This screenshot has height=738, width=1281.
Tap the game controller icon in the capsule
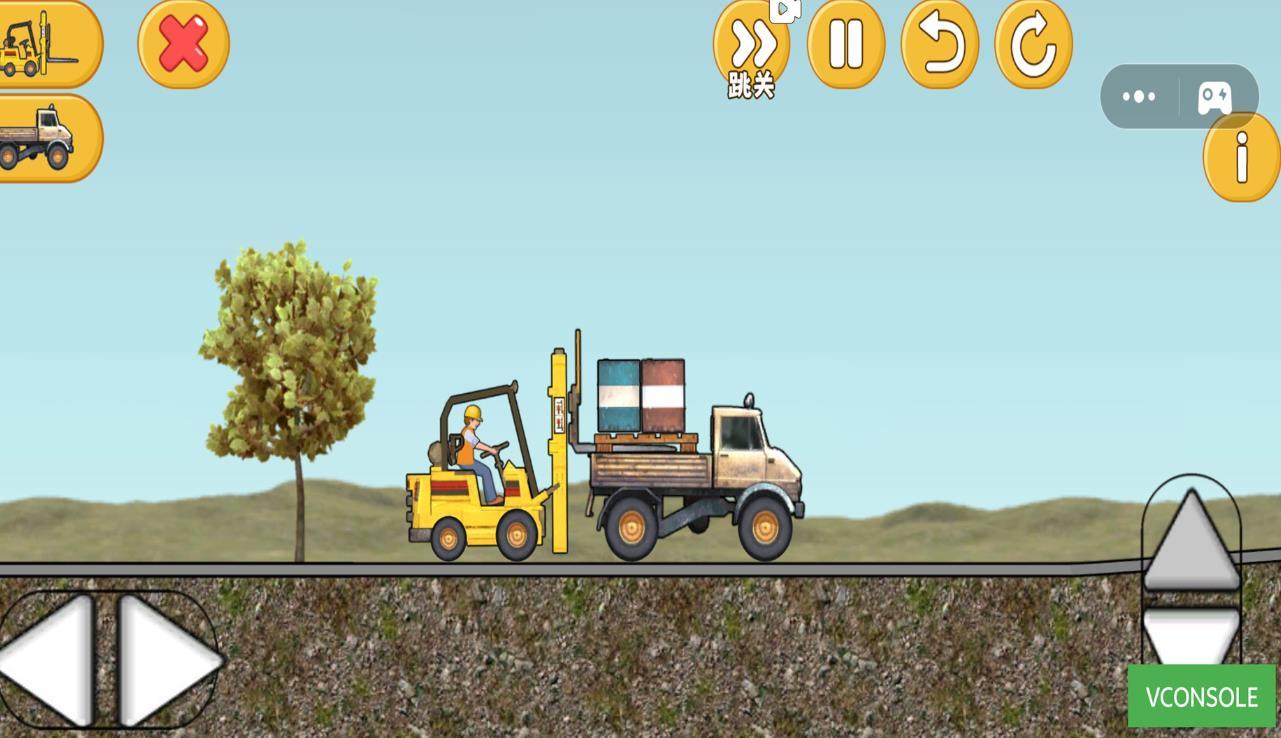(1214, 96)
